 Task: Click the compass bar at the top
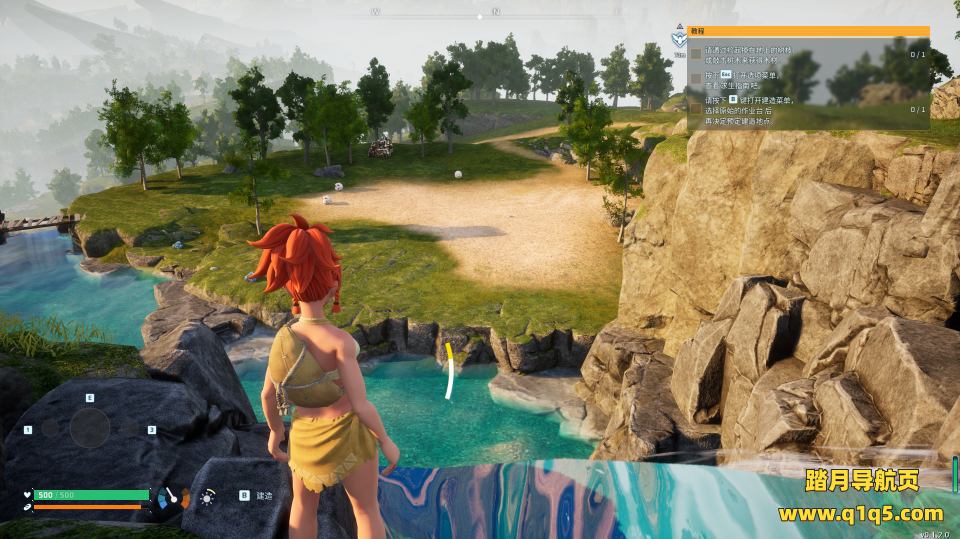[x=480, y=13]
